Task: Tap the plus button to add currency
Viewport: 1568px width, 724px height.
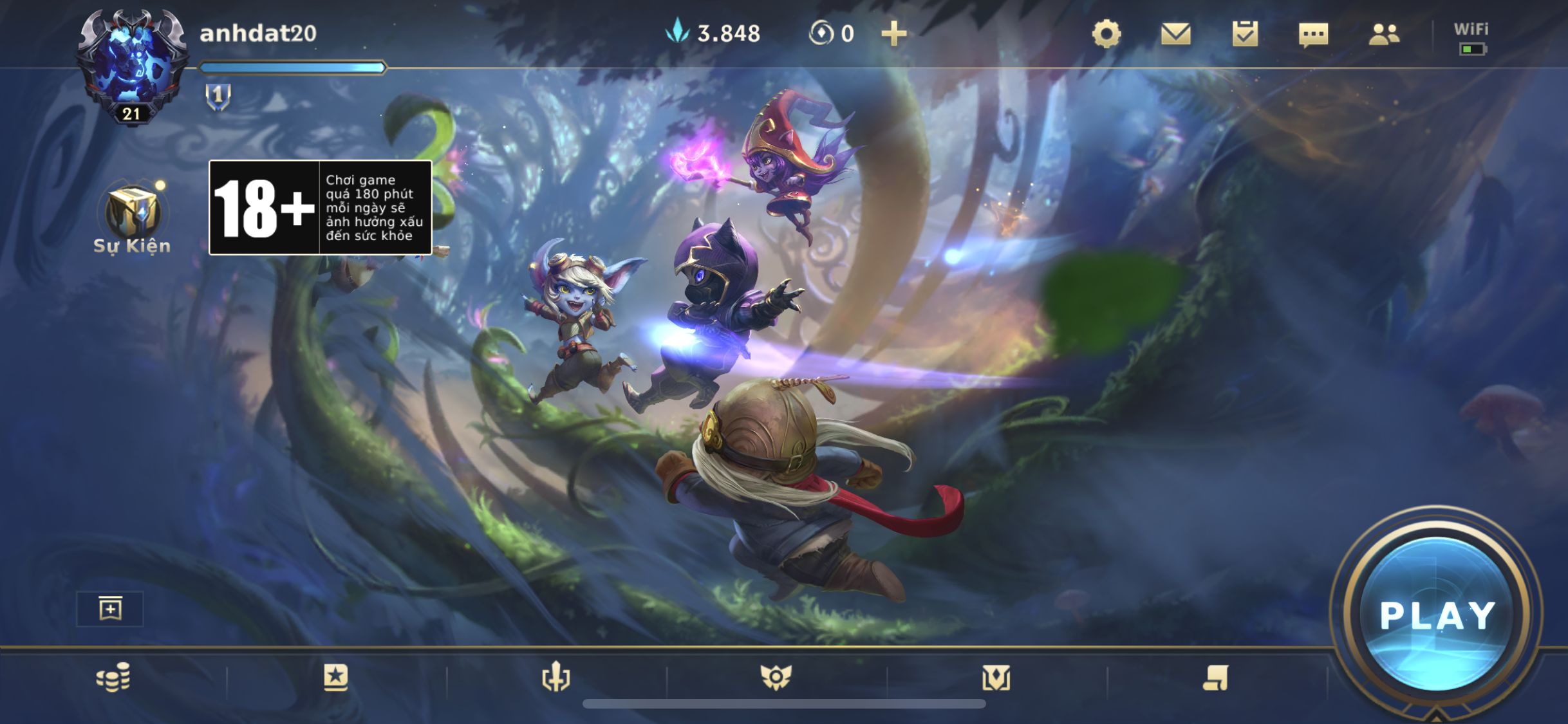Action: click(x=893, y=33)
